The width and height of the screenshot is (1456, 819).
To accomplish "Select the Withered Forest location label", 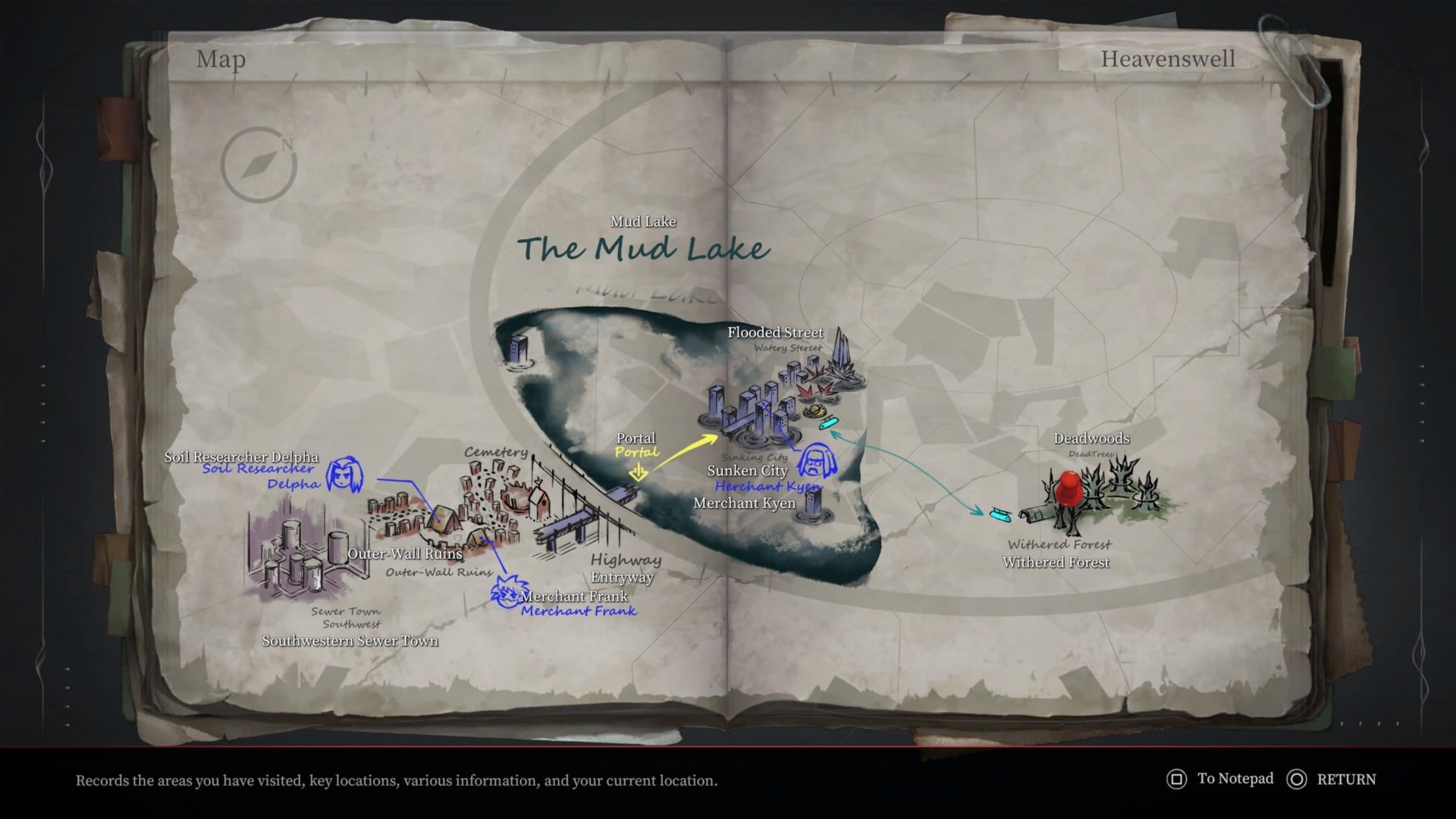I will tap(1056, 562).
